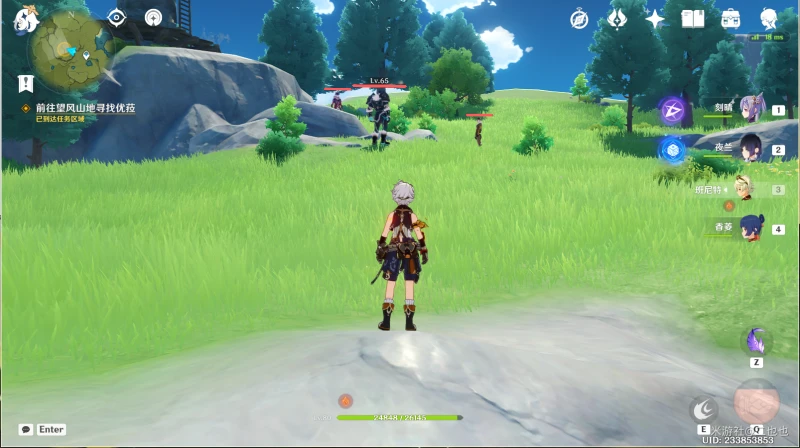This screenshot has width=800, height=448.
Task: Click the eye-shaped icon beside the minimap
Action: click(x=117, y=17)
